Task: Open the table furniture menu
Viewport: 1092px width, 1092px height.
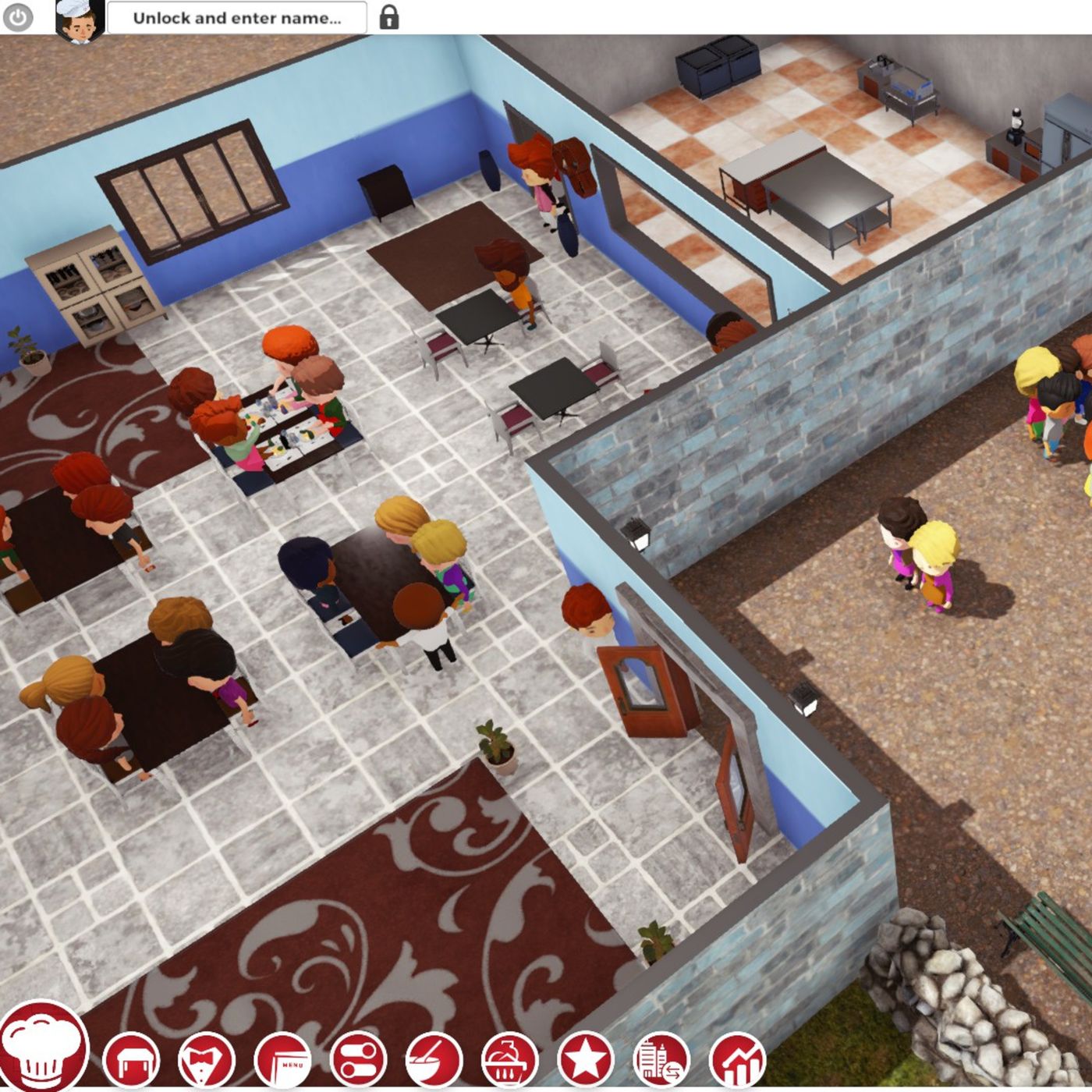Action: [131, 1060]
